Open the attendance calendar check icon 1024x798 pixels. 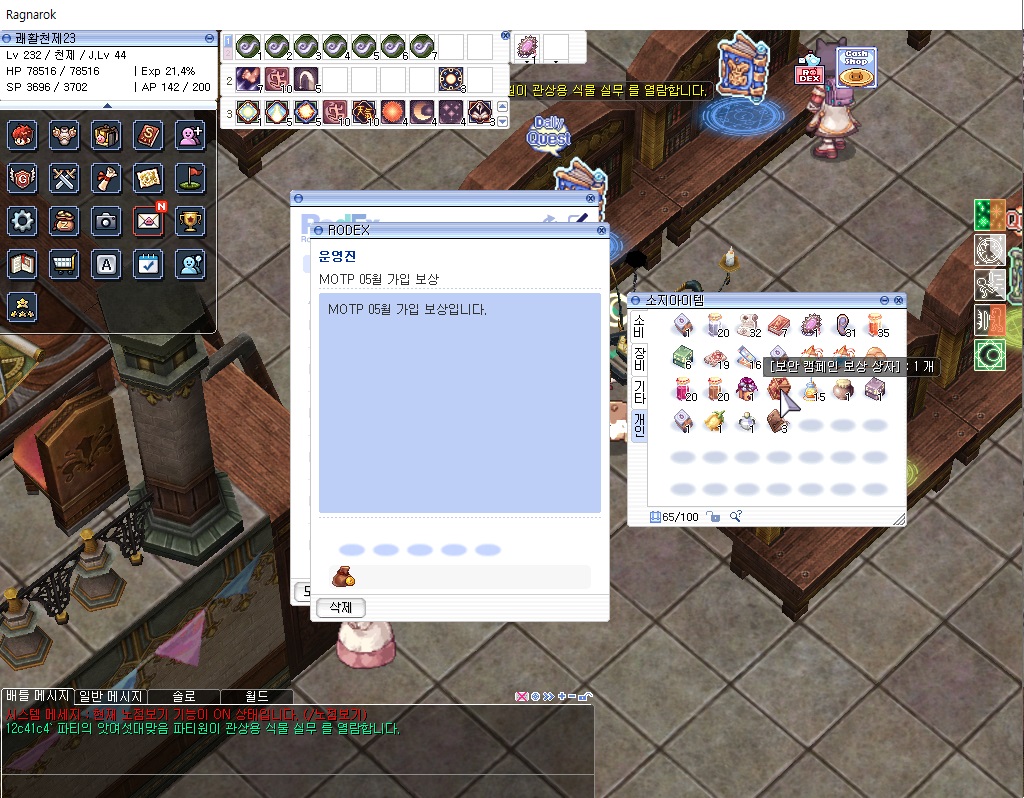(x=148, y=264)
